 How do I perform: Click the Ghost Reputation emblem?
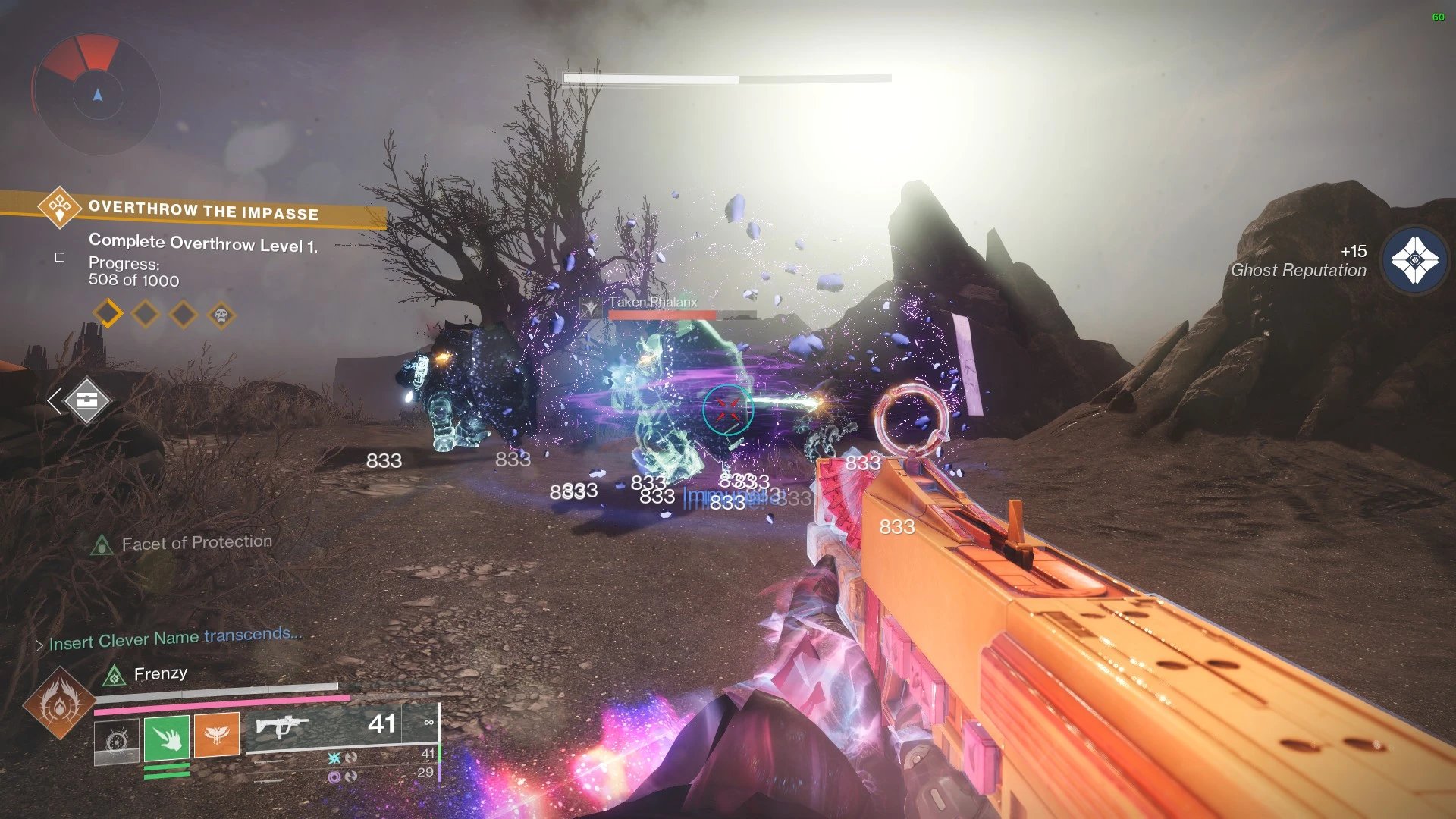(x=1414, y=261)
